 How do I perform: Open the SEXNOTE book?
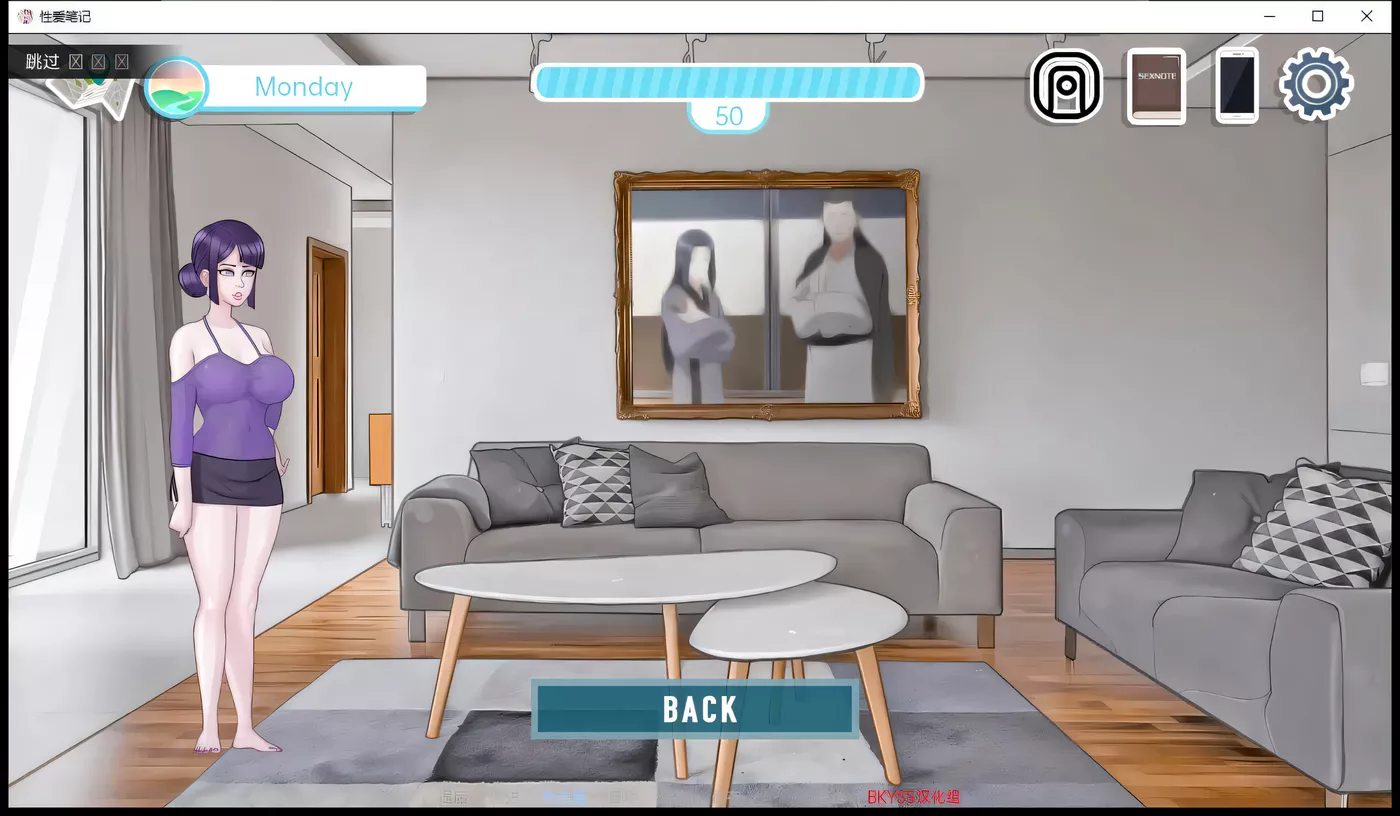tap(1154, 85)
